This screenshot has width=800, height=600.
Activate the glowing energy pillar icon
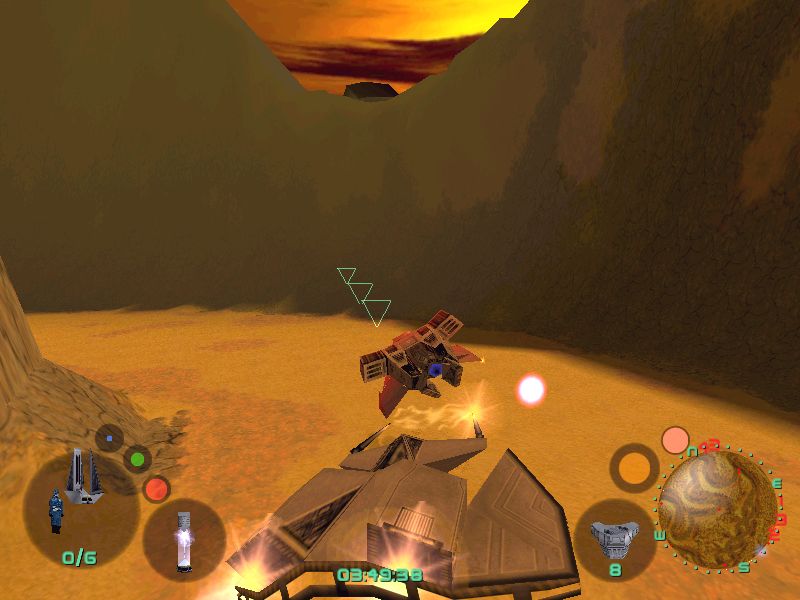[x=183, y=541]
